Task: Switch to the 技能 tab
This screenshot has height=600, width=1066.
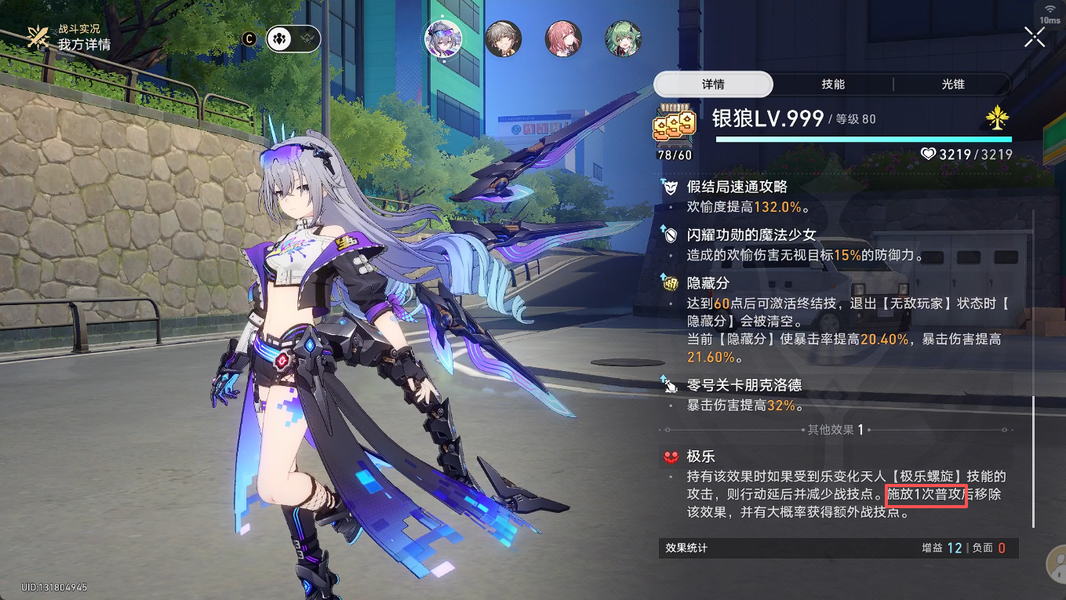Action: tap(832, 85)
